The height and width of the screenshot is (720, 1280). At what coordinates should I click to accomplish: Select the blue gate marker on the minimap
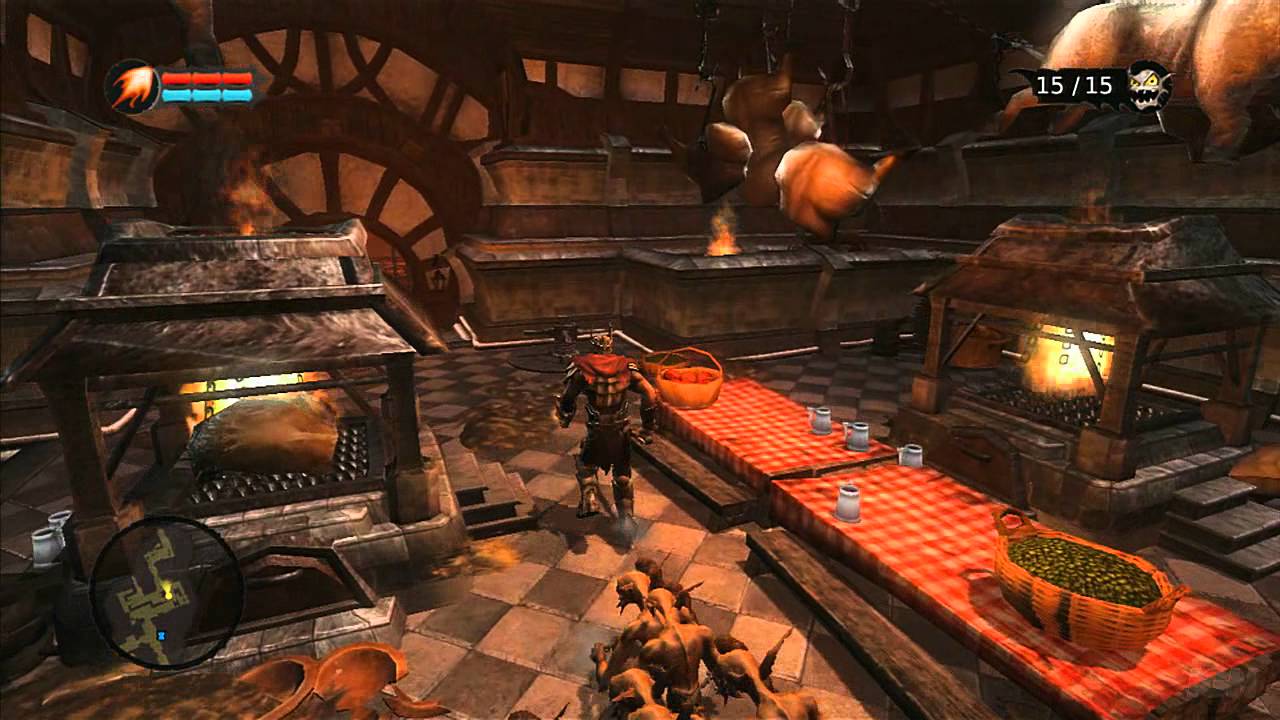coord(161,634)
